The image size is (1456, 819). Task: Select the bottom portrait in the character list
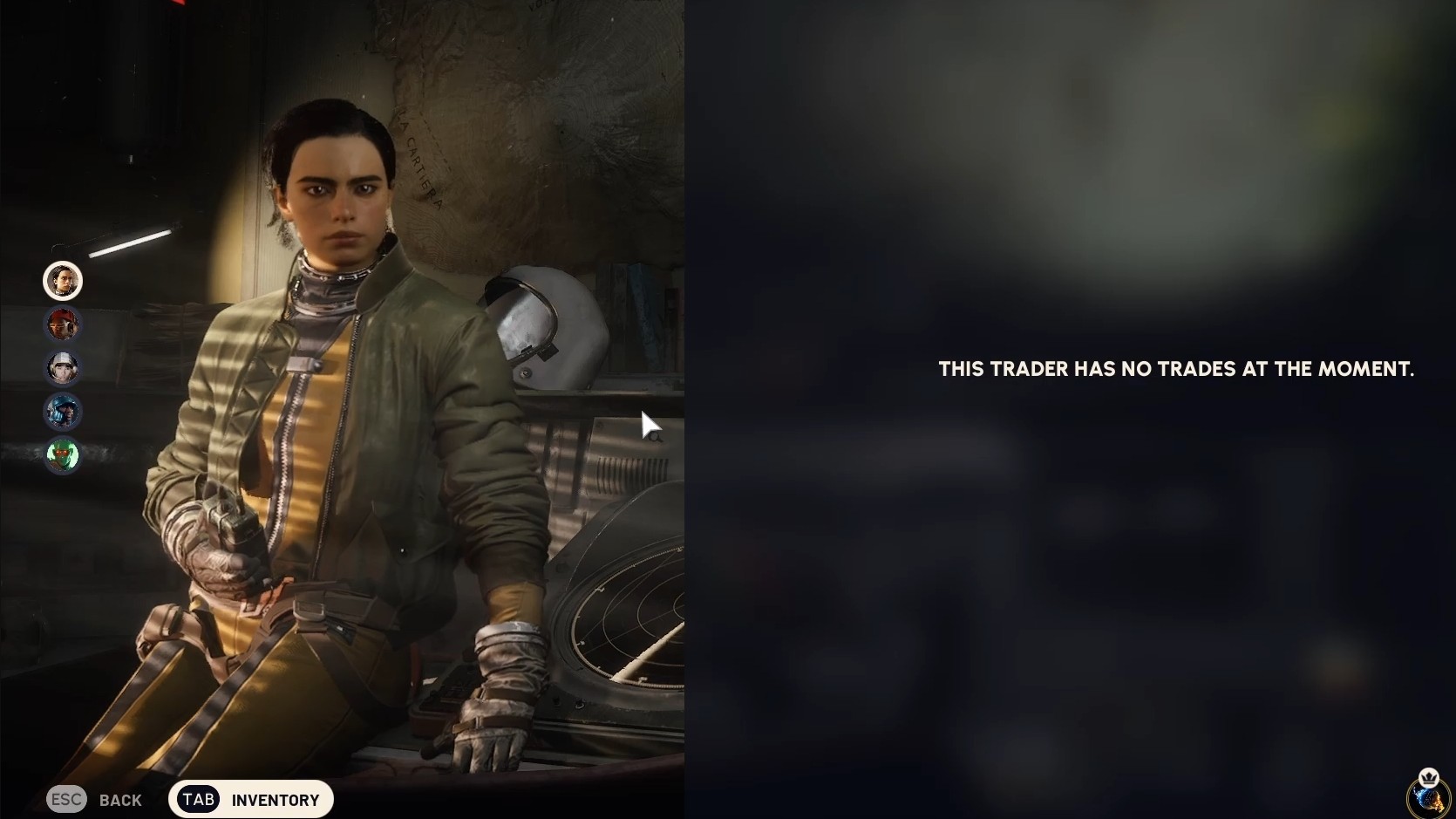click(63, 454)
